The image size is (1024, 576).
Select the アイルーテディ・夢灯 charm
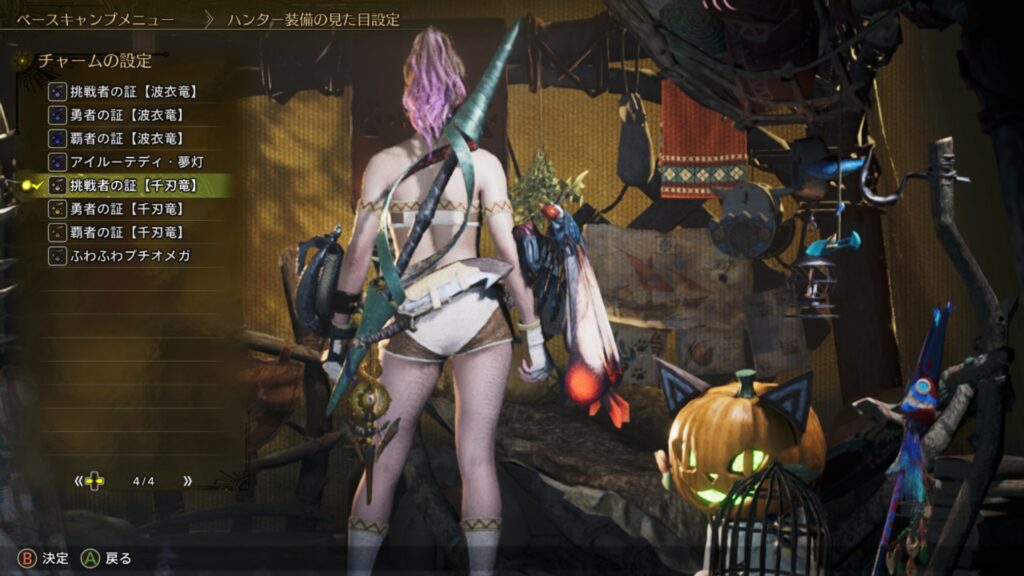(x=127, y=162)
